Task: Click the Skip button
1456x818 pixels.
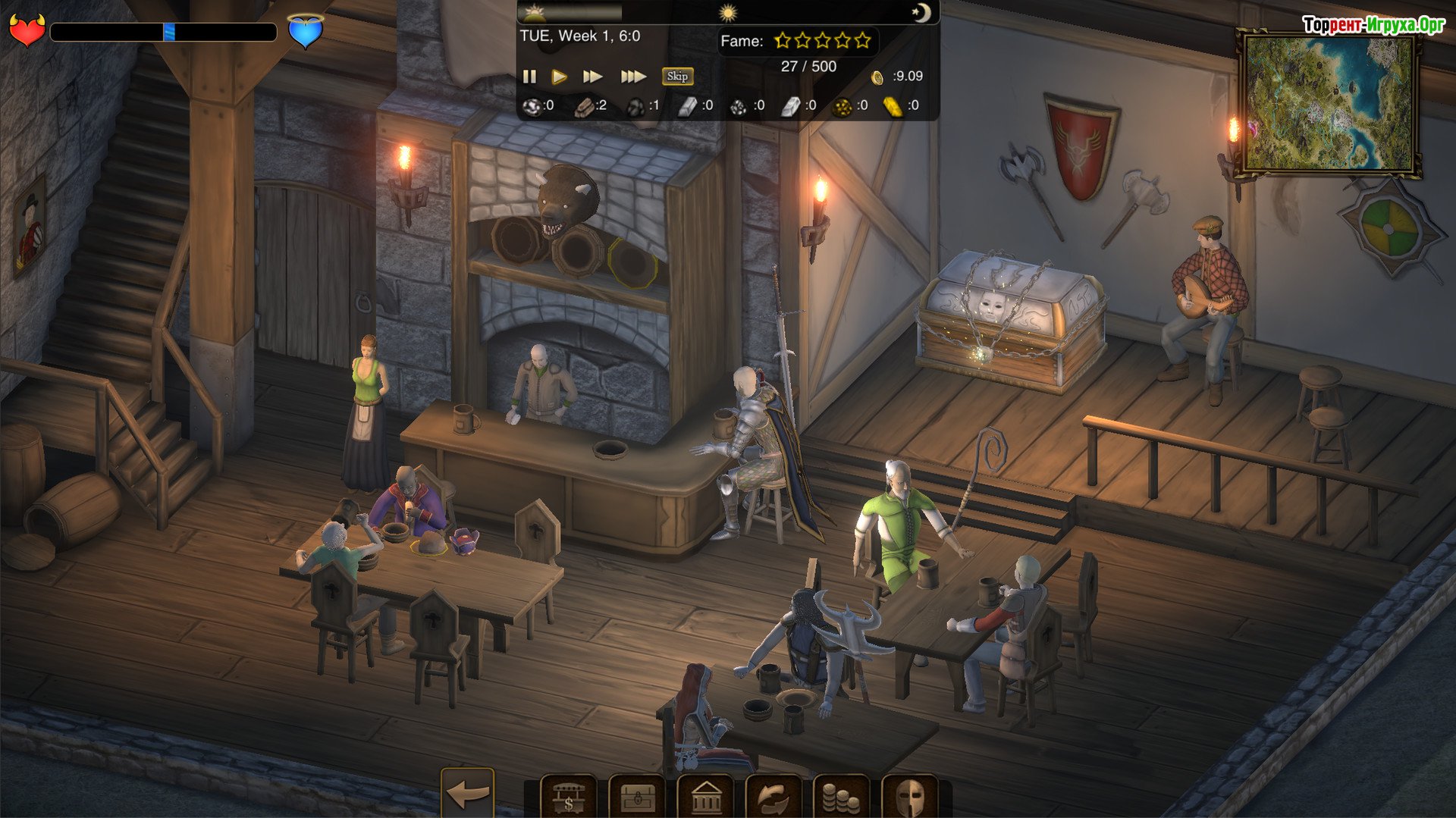Action: tap(677, 76)
